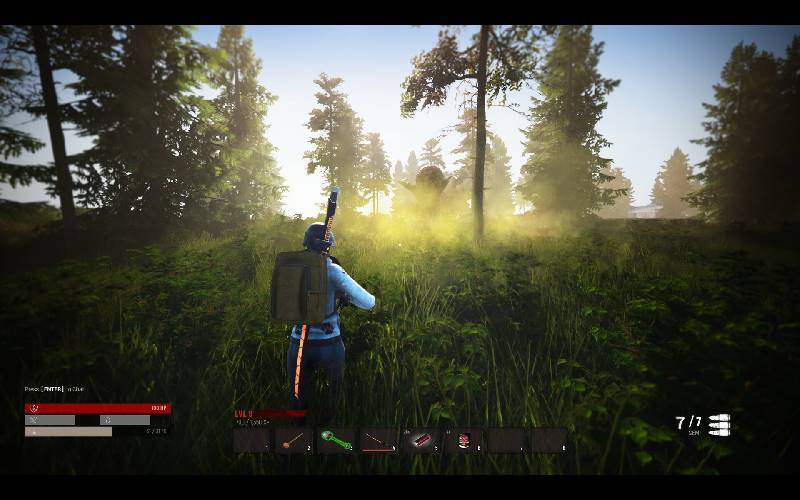Use the red and white item slot

464,440
